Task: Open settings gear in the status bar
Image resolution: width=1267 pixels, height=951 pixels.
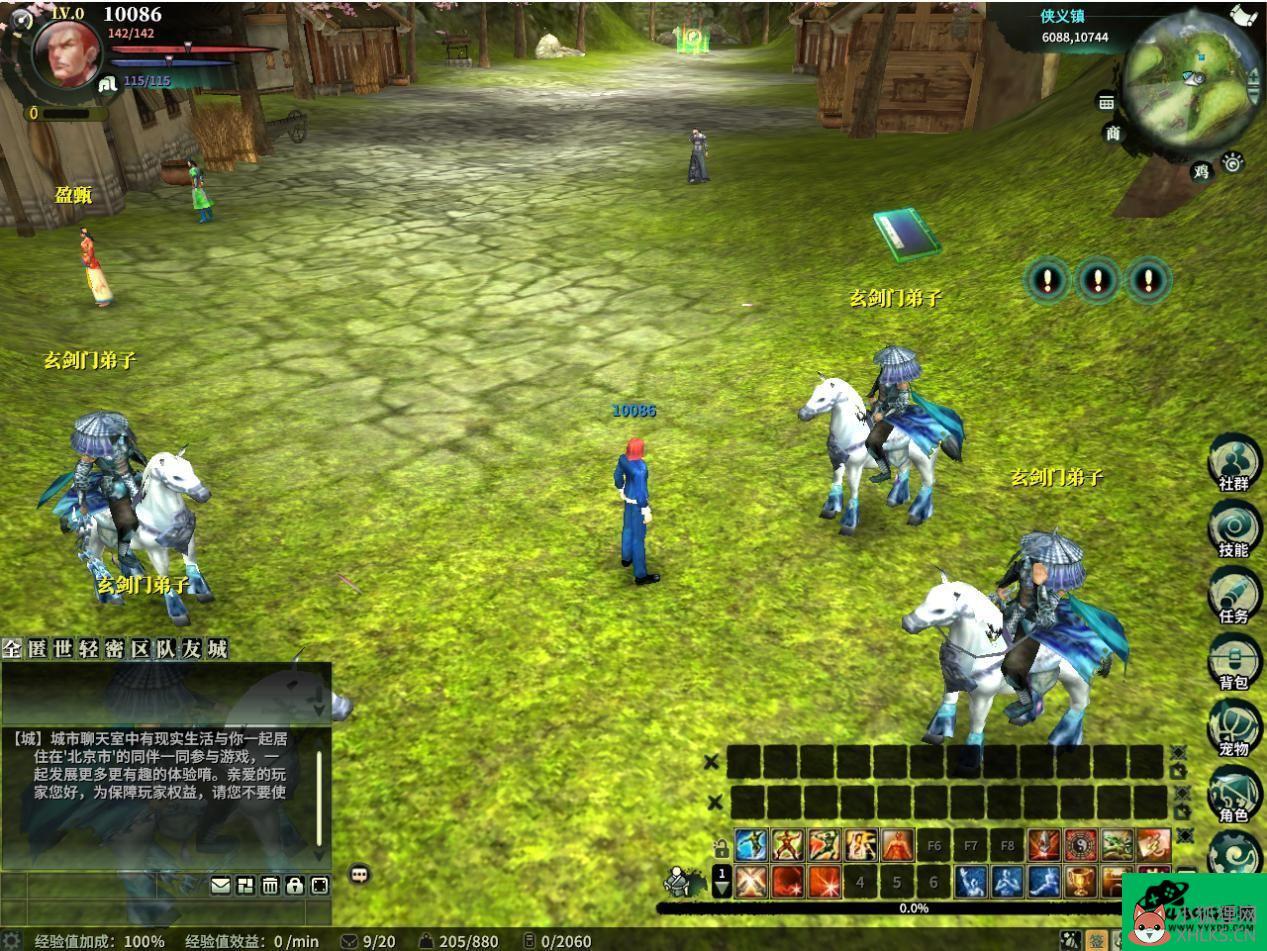Action: point(11,941)
